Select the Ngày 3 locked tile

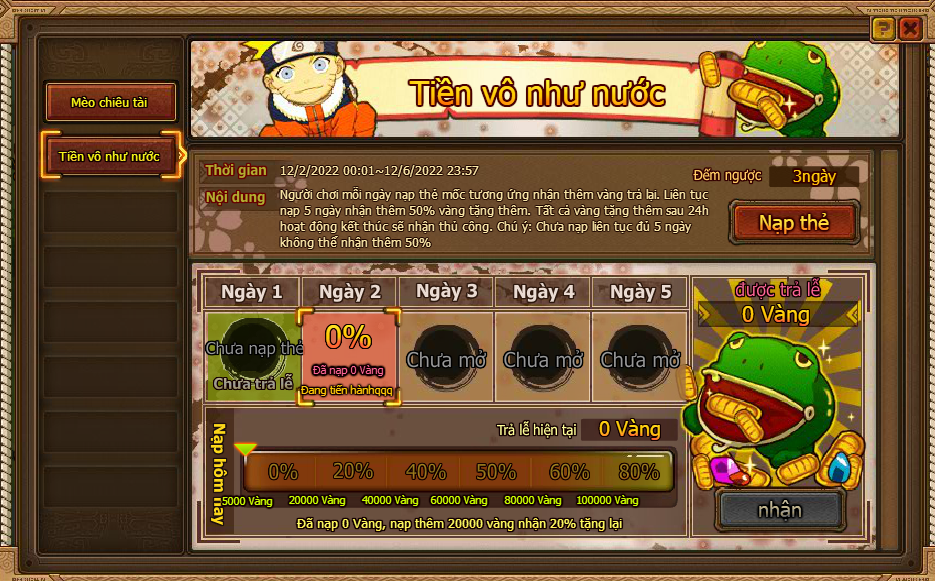pyautogui.click(x=446, y=357)
